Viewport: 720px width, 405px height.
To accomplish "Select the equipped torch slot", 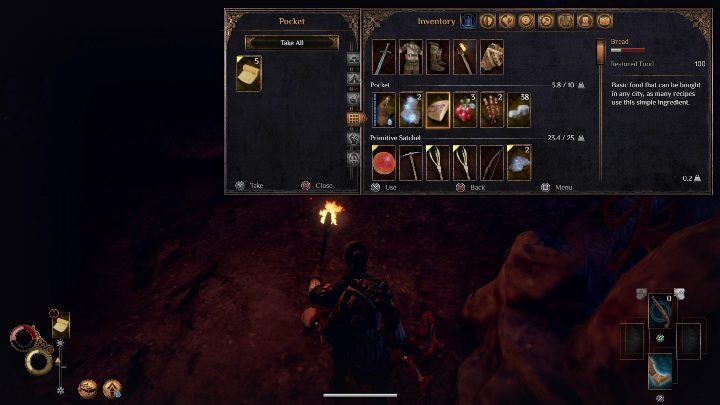I will [x=465, y=57].
